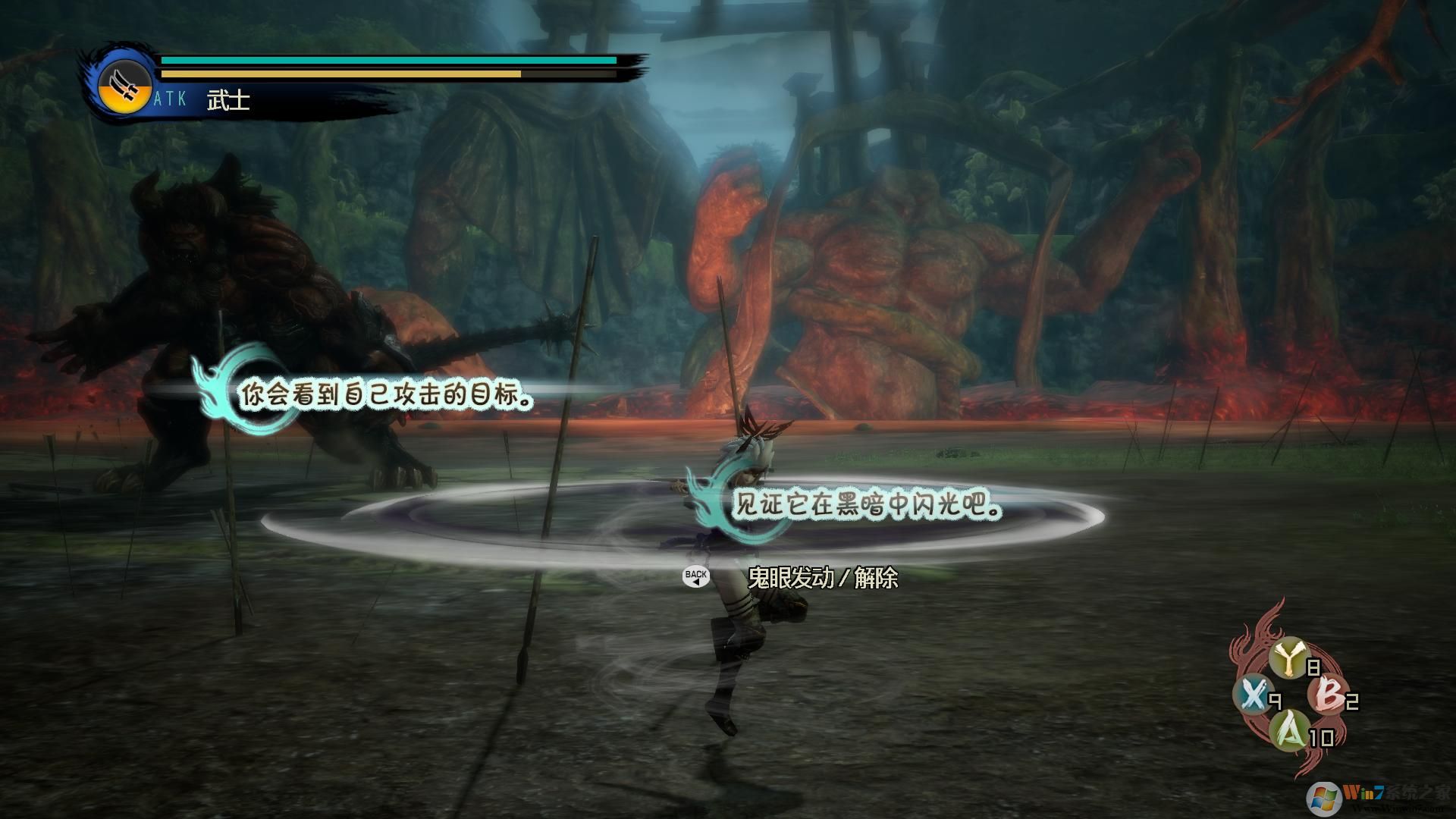Viewport: 1456px width, 819px height.
Task: Use the X skill with 9 charges
Action: coord(1252,694)
